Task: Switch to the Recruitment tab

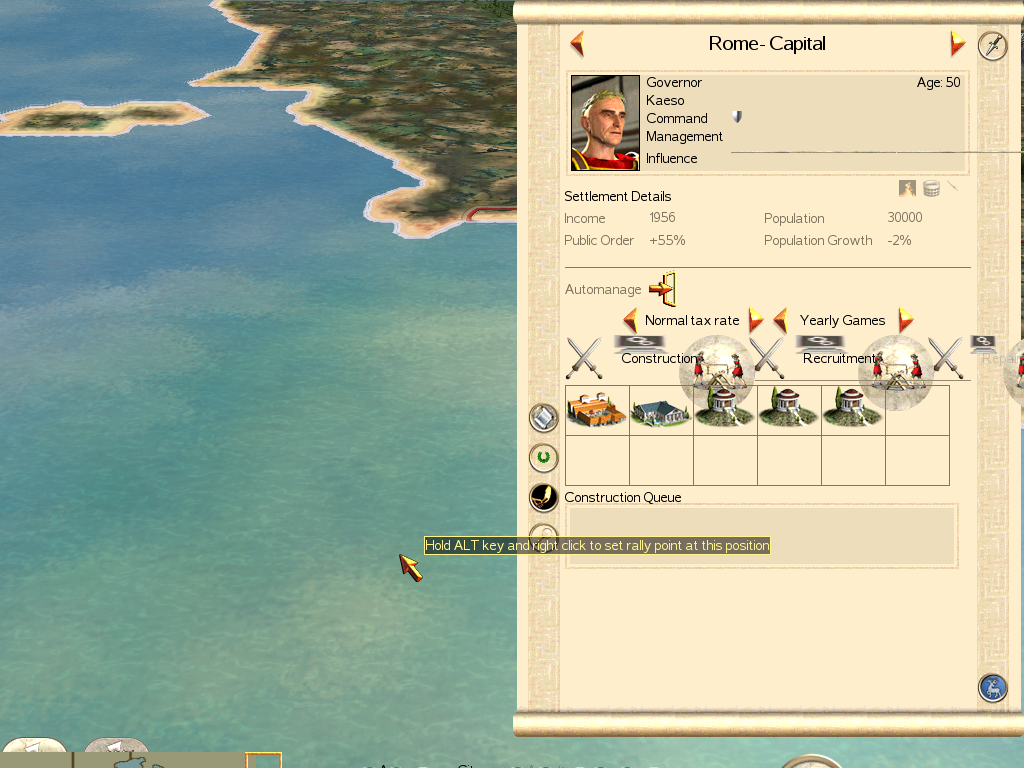Action: pyautogui.click(x=838, y=358)
